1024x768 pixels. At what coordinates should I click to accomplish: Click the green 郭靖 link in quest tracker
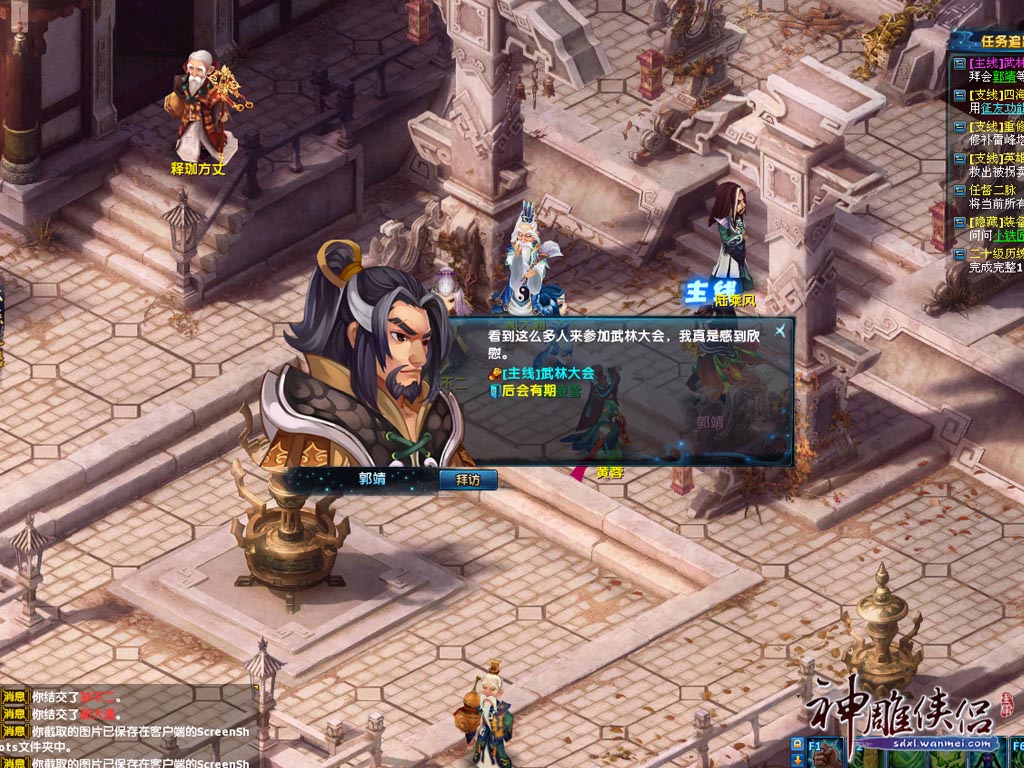[1003, 76]
